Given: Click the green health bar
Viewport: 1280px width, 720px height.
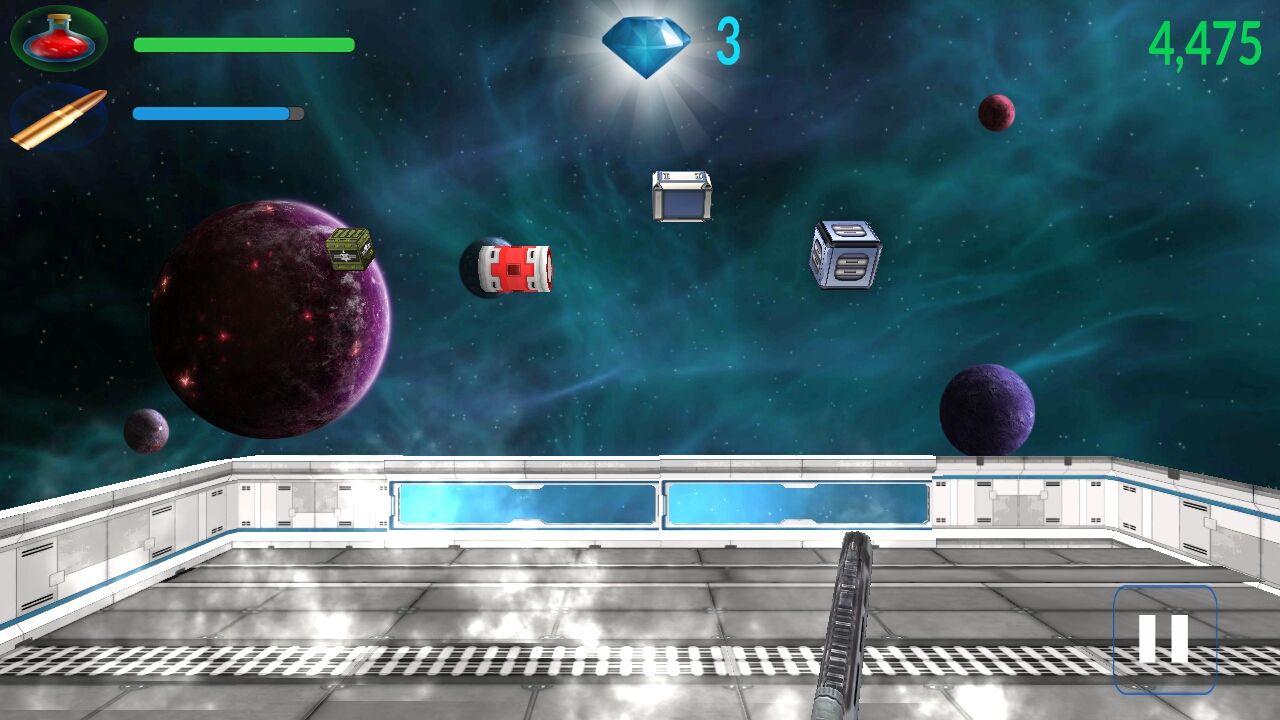Looking at the screenshot, I should click(243, 45).
